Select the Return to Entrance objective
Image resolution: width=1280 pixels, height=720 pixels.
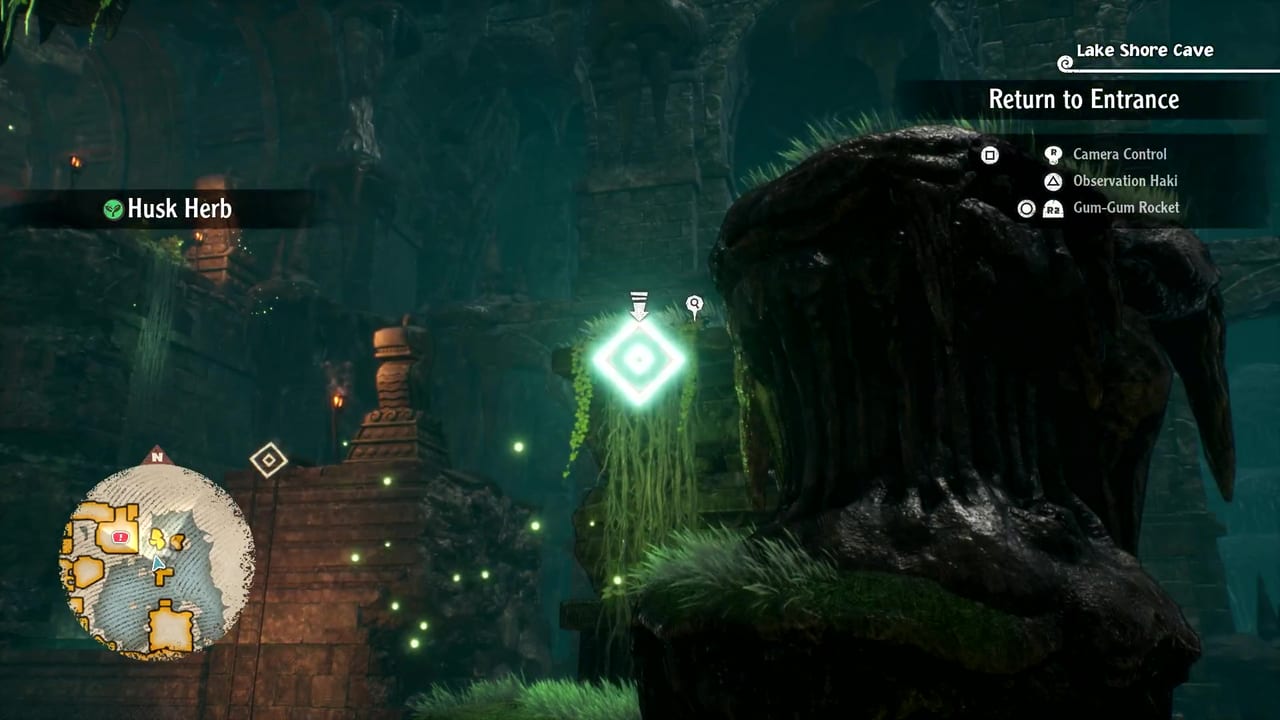(1083, 99)
